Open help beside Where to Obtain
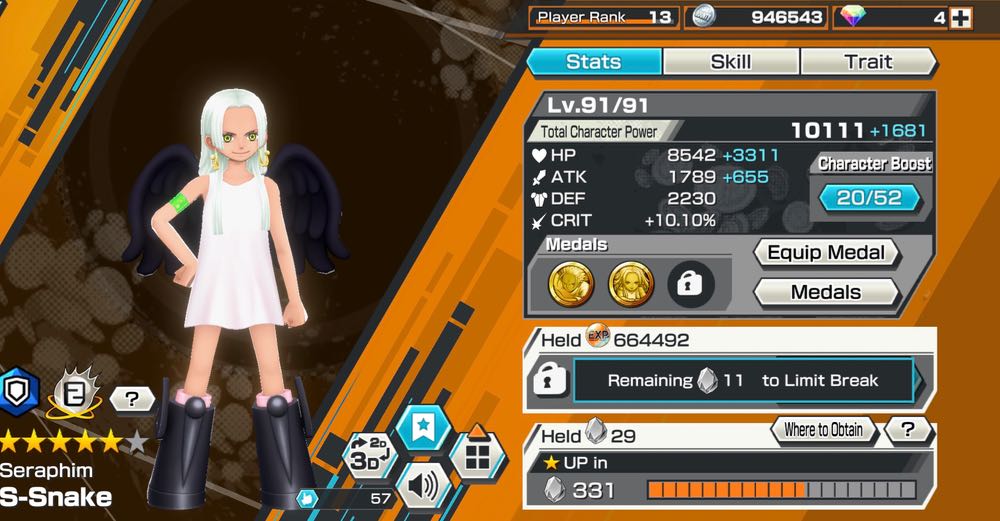1000x521 pixels. tap(908, 430)
